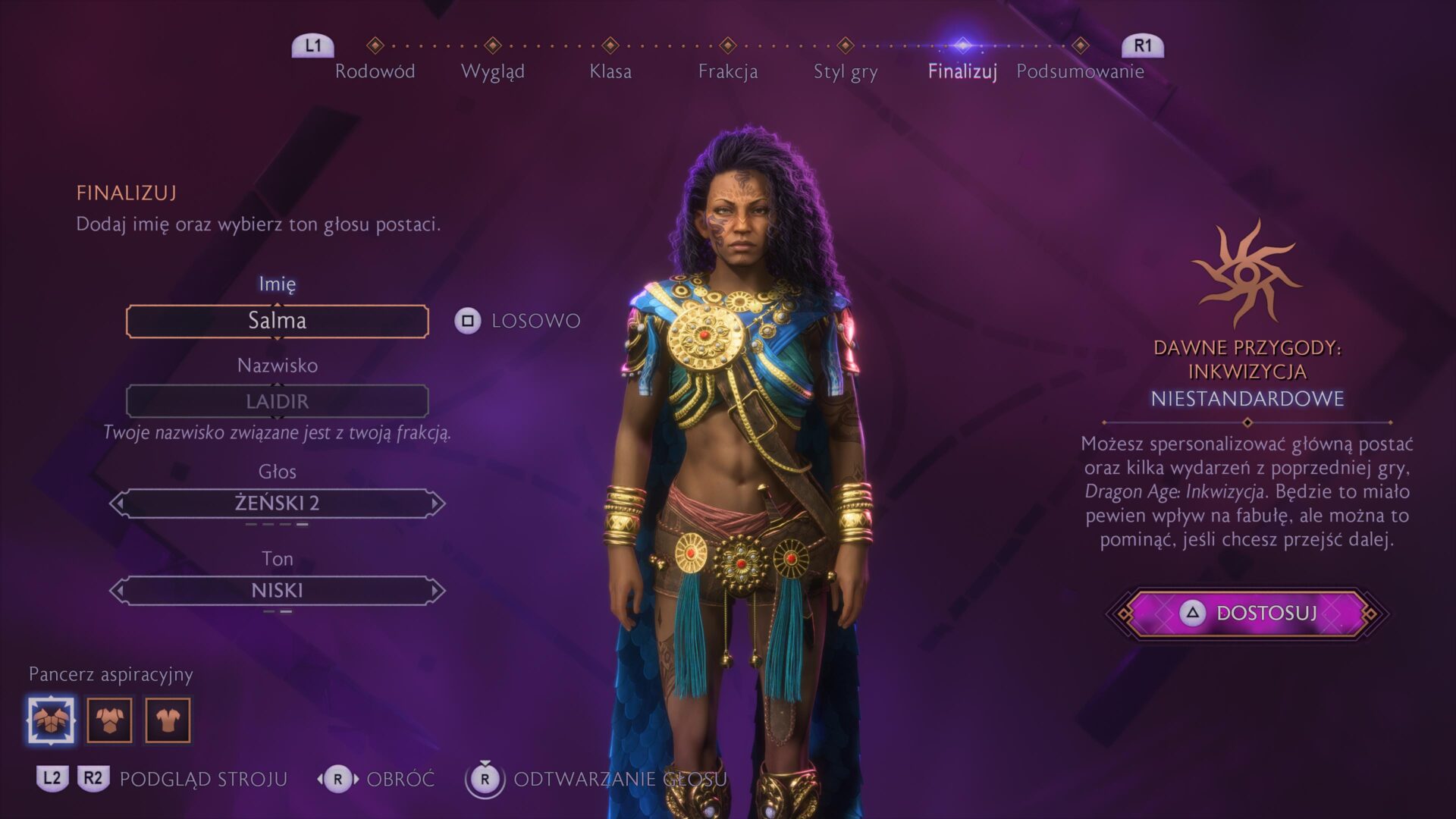Open the Podsumowanie tab
Image resolution: width=1456 pixels, height=819 pixels.
[x=1081, y=72]
